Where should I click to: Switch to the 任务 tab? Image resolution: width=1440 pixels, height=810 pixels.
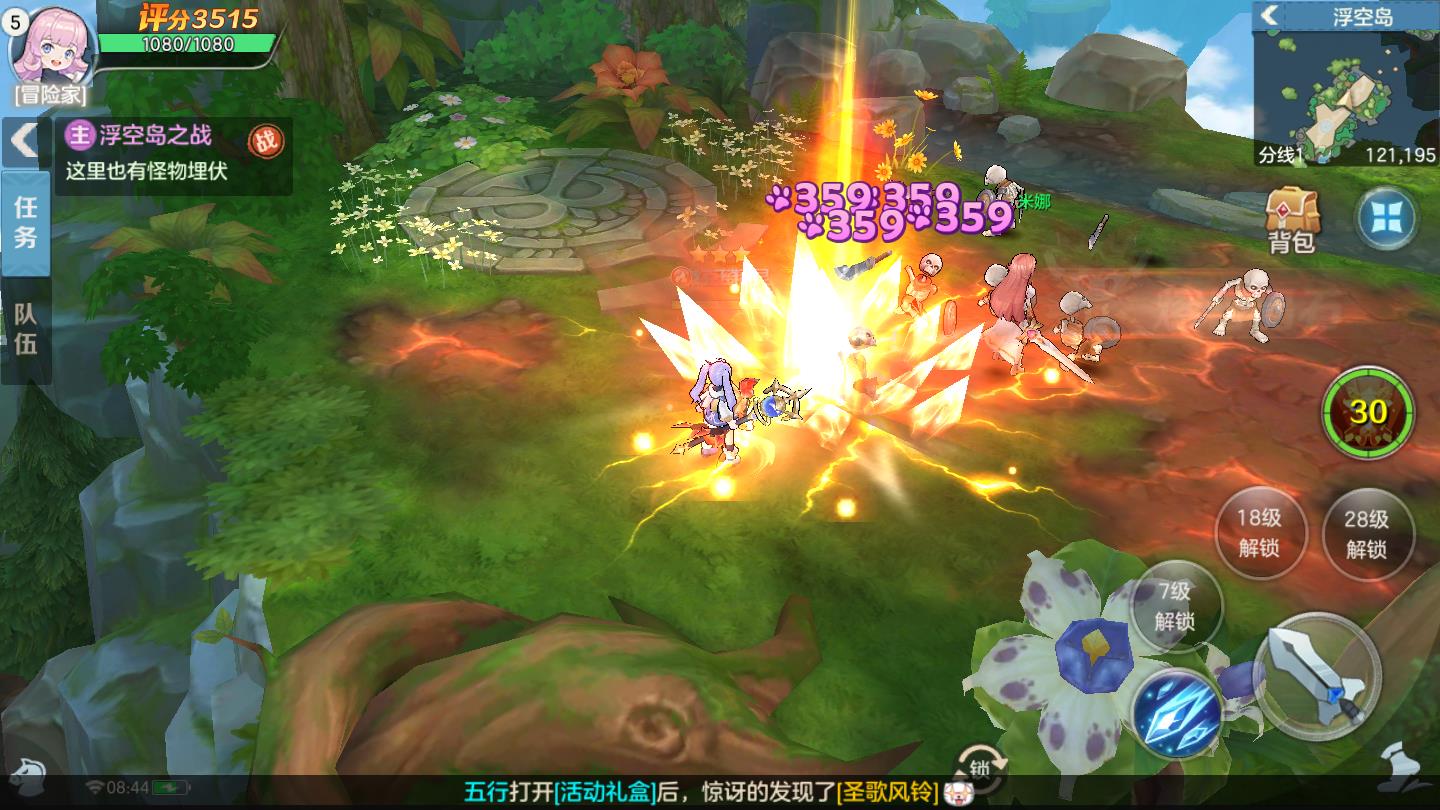coord(26,222)
